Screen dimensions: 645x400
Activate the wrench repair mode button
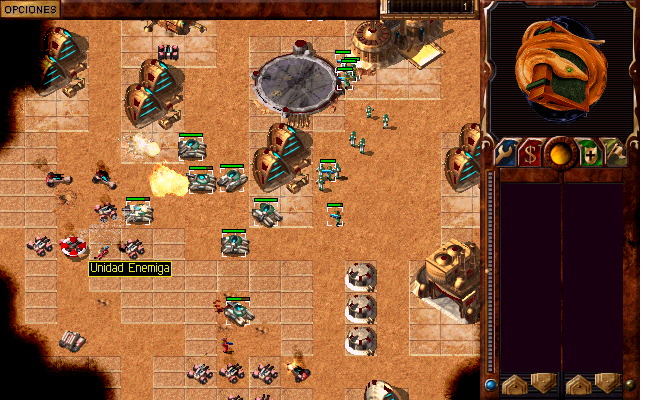(x=503, y=153)
